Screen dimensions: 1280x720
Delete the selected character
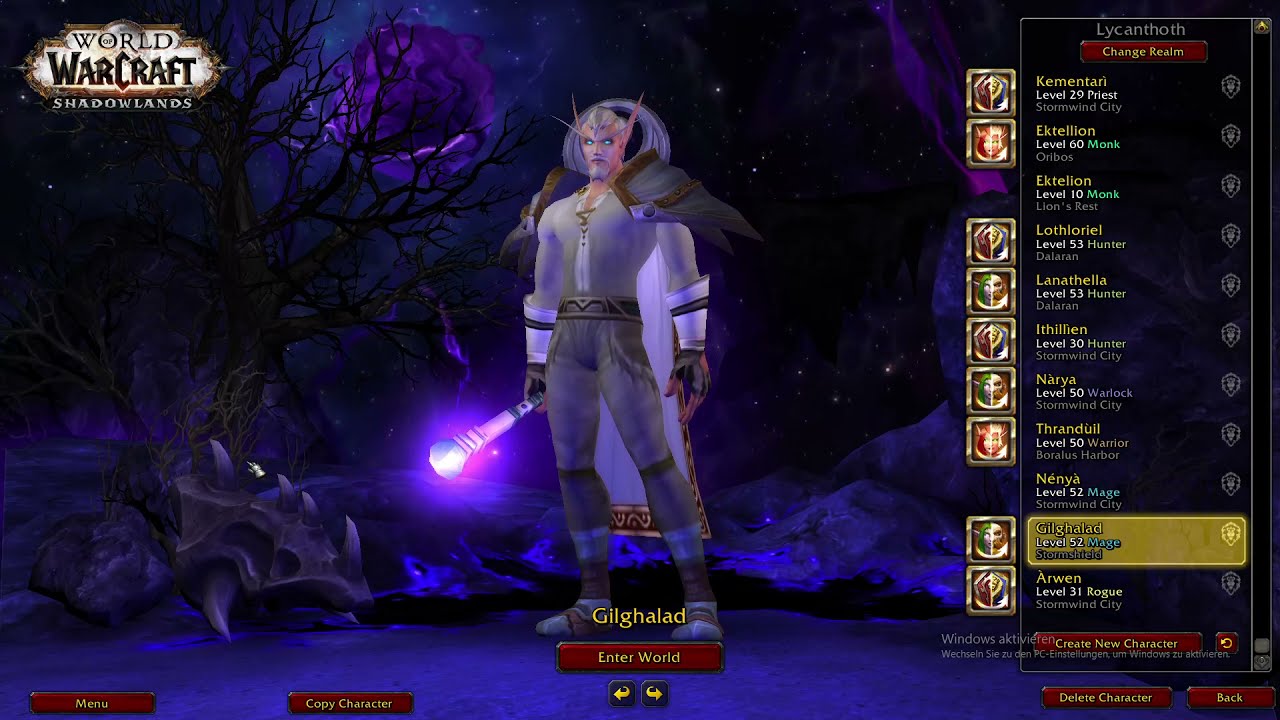1105,697
